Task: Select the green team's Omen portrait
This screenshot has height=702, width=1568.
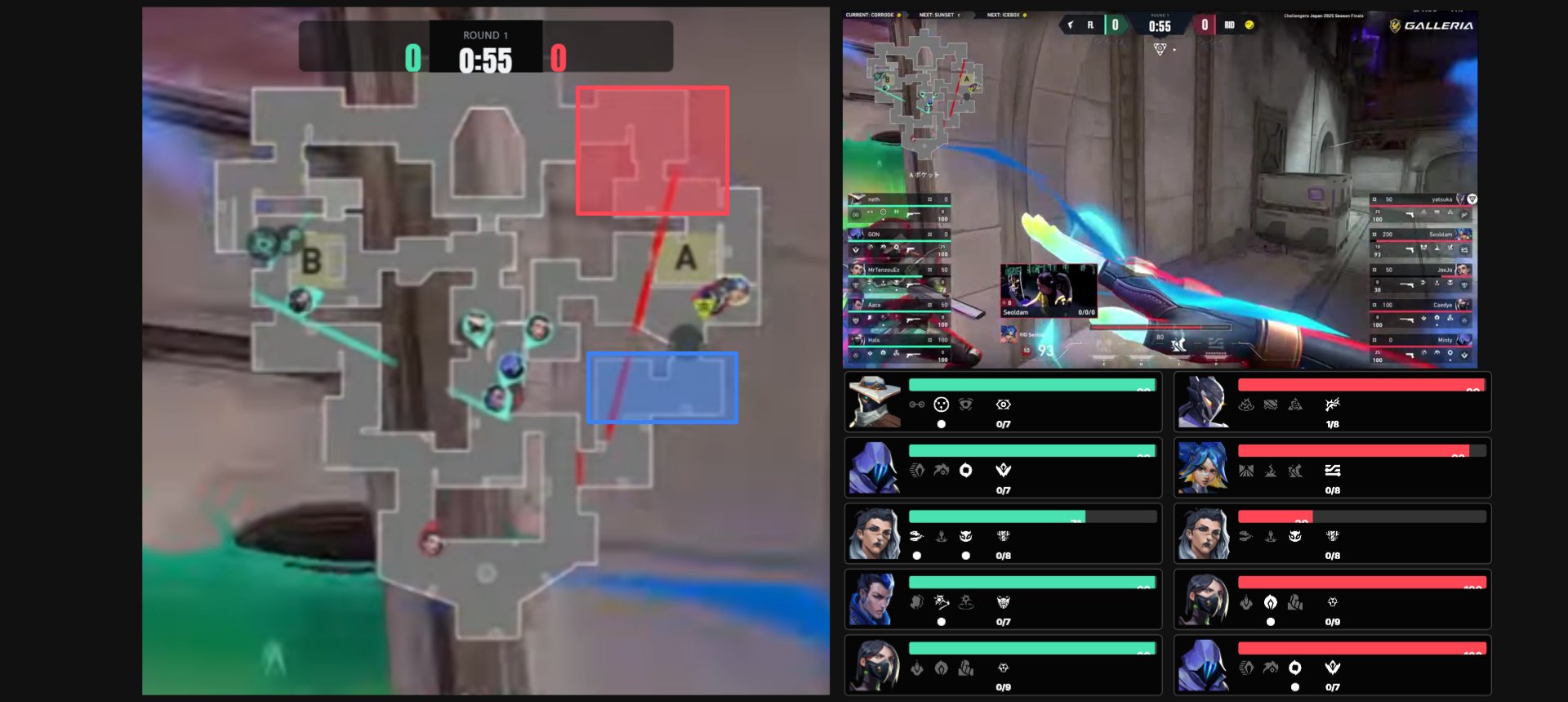Action: pos(875,468)
